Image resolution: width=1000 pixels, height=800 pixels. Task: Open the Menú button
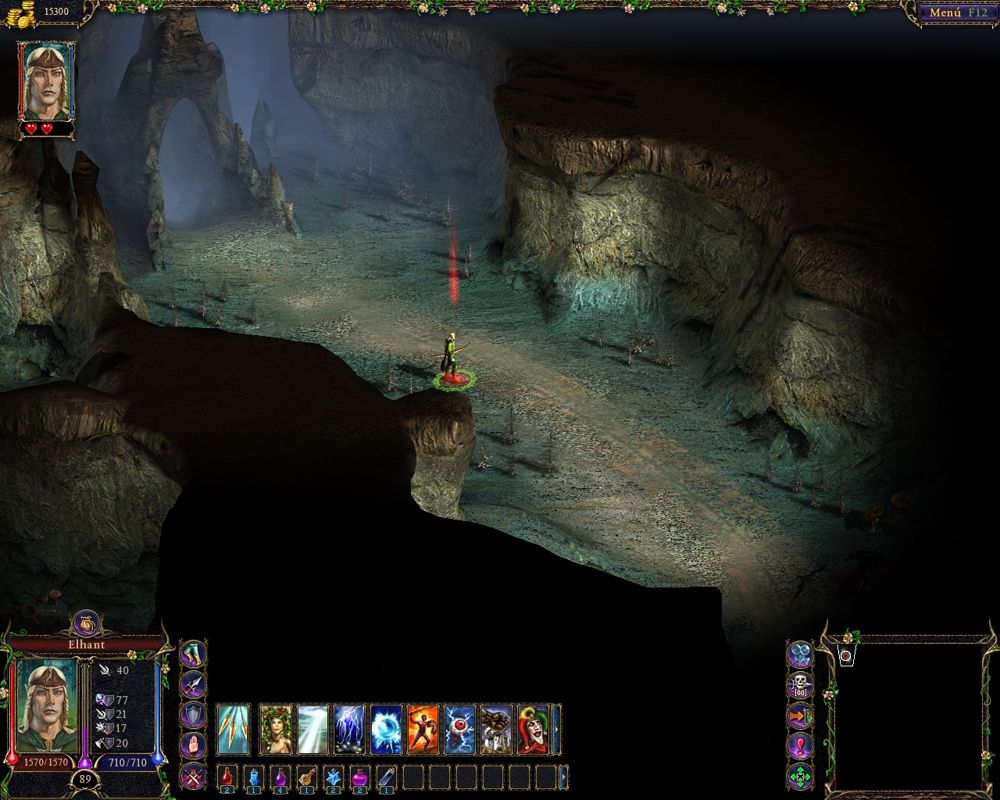pos(952,13)
